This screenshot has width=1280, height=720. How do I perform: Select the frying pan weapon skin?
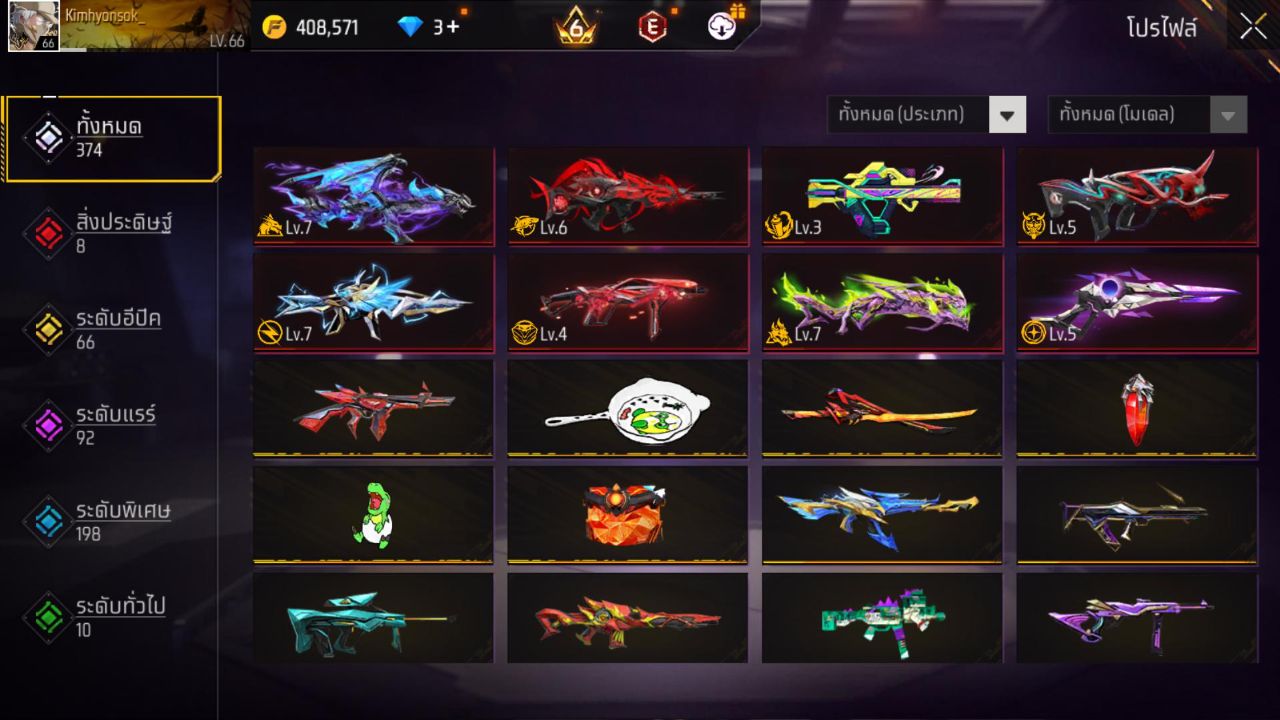pyautogui.click(x=627, y=407)
